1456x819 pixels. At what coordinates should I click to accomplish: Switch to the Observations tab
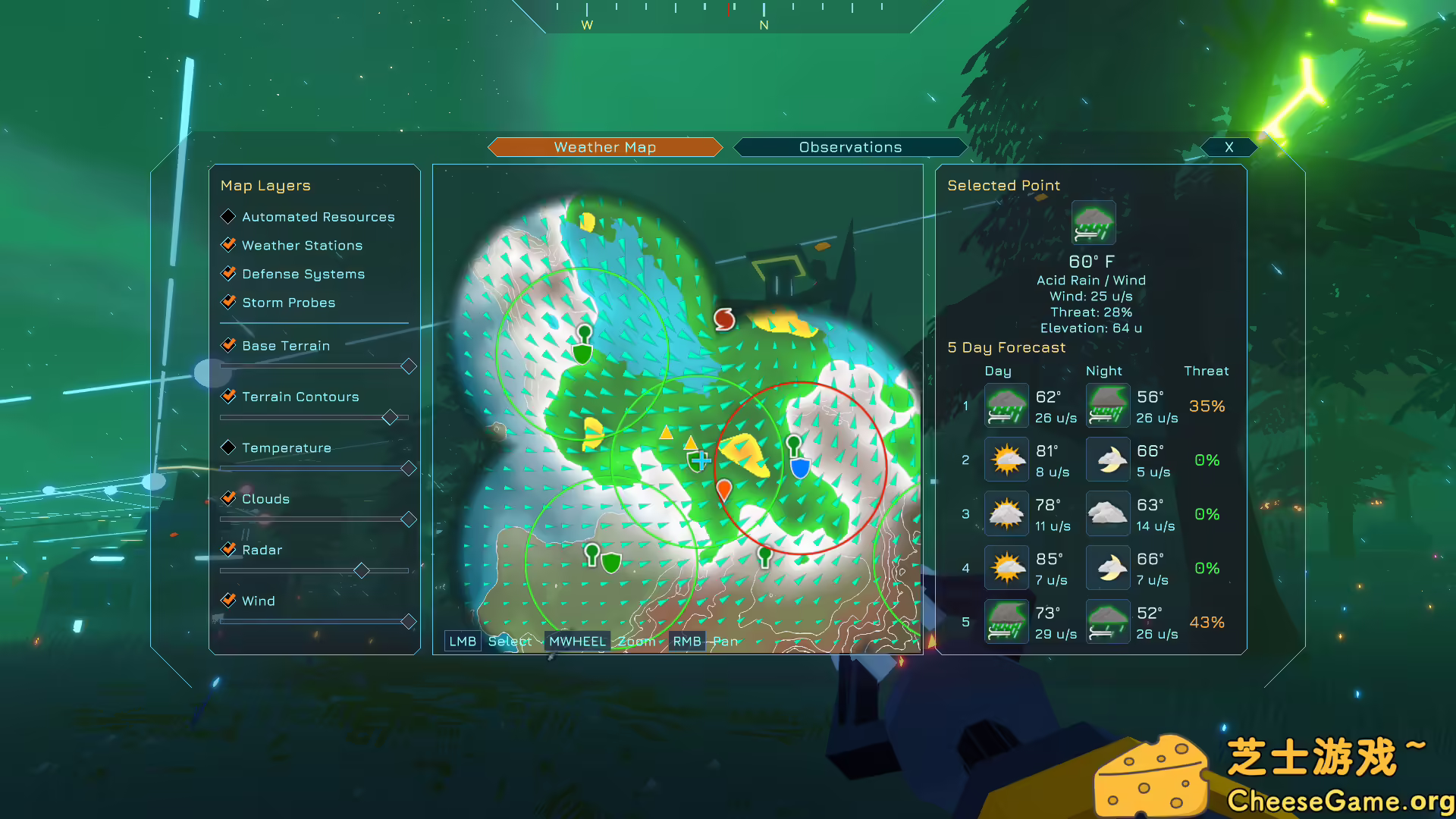coord(849,146)
